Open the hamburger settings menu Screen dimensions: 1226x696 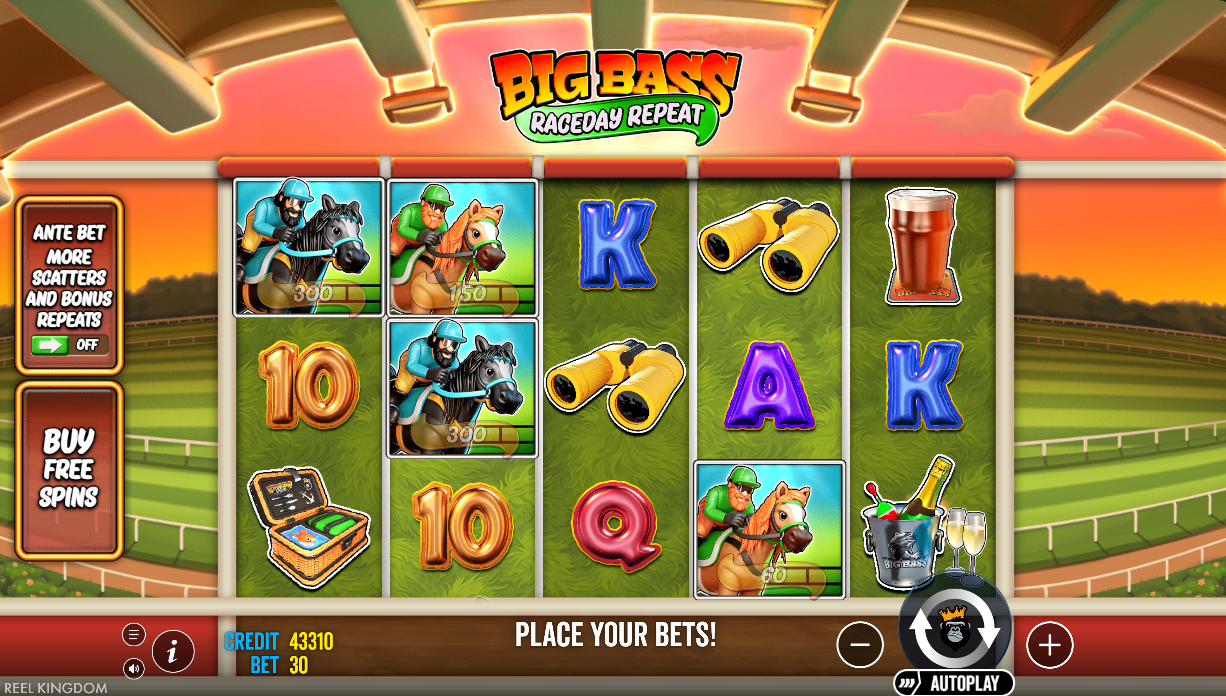pyautogui.click(x=133, y=635)
